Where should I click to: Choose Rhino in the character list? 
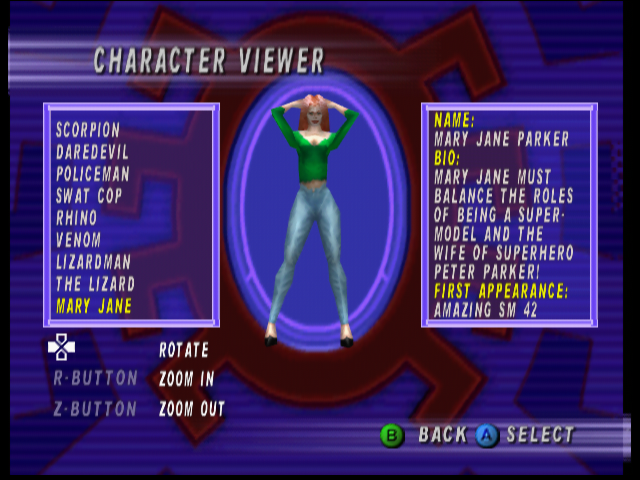tap(77, 218)
